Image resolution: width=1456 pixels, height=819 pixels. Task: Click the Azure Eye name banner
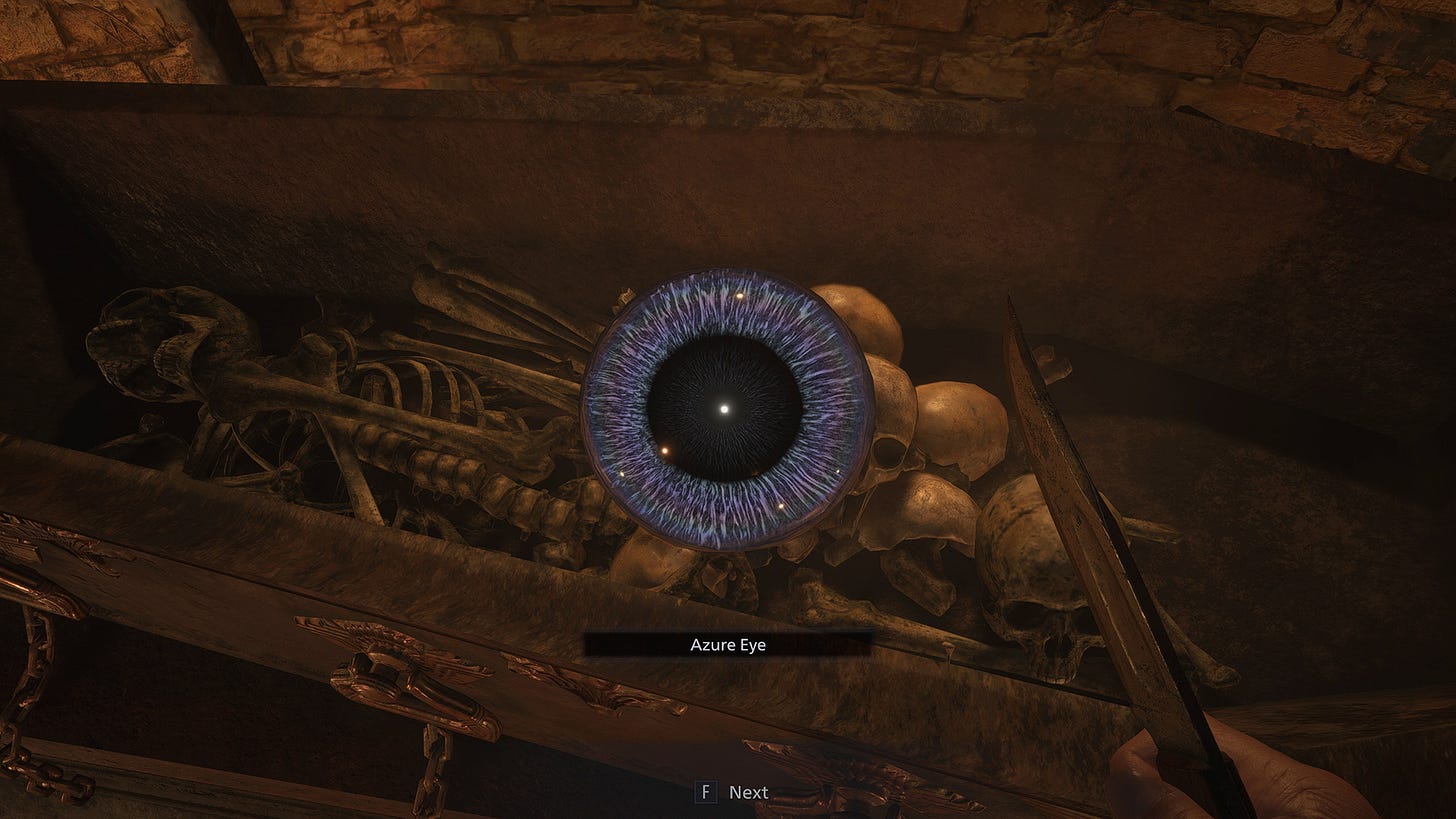coord(727,644)
